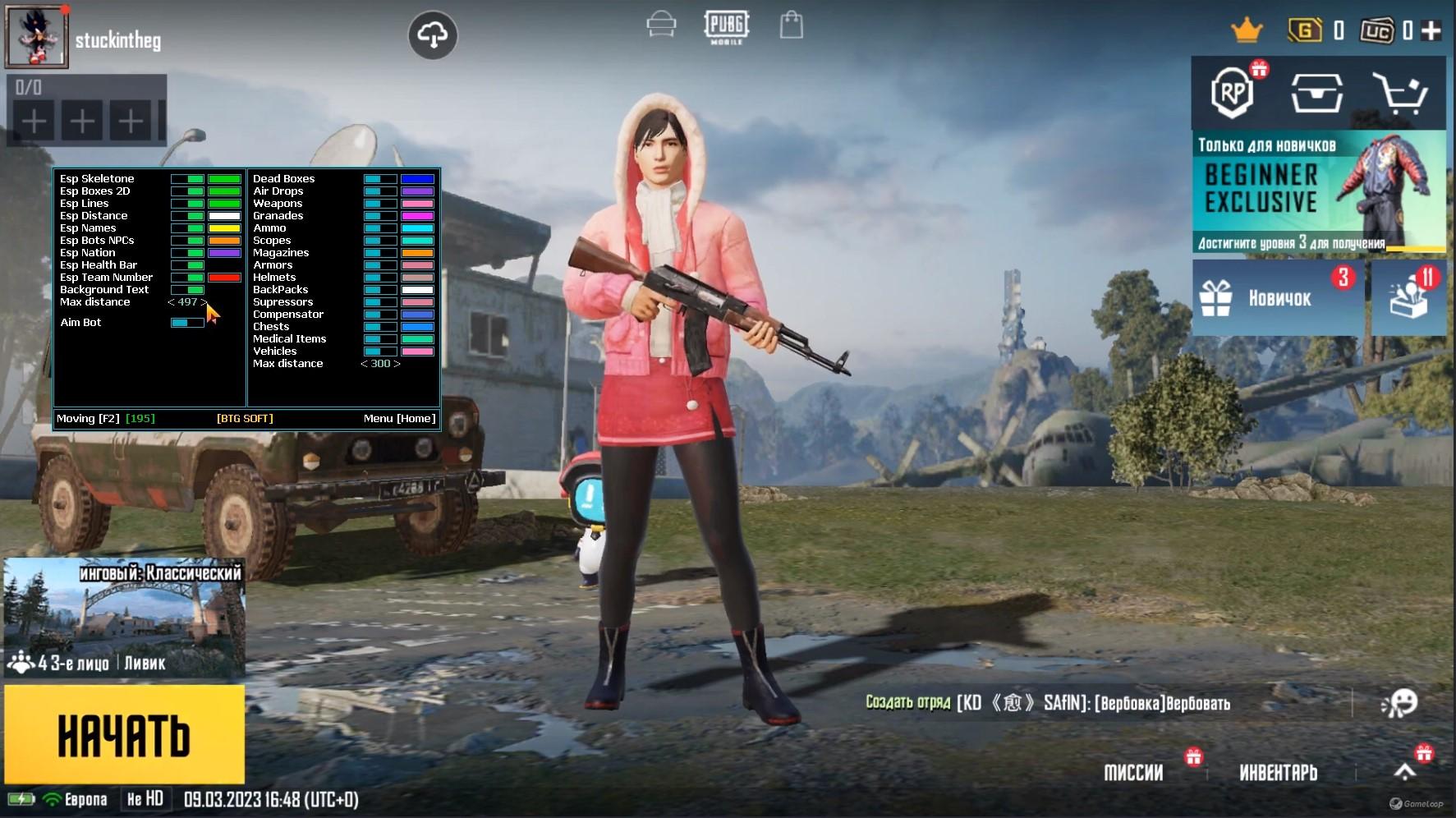This screenshot has width=1456, height=818.
Task: Open the crate chest icon
Action: (x=1316, y=93)
